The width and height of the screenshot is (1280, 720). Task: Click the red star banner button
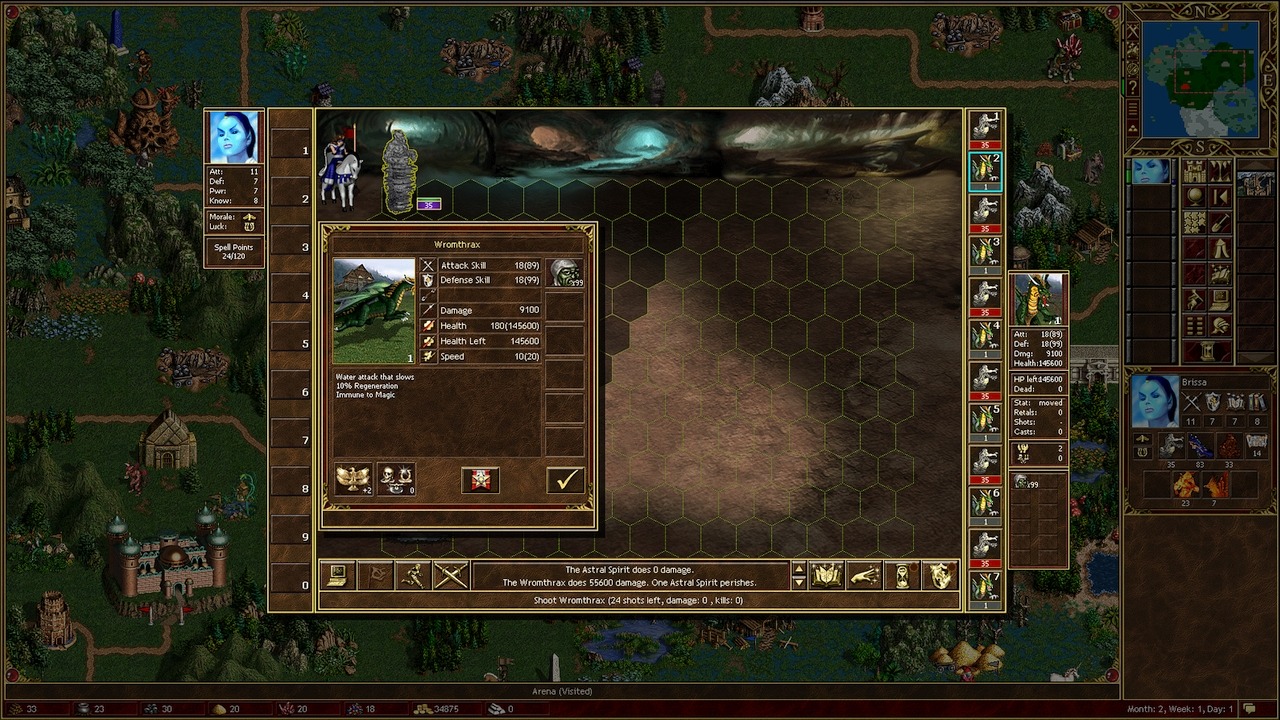(480, 480)
